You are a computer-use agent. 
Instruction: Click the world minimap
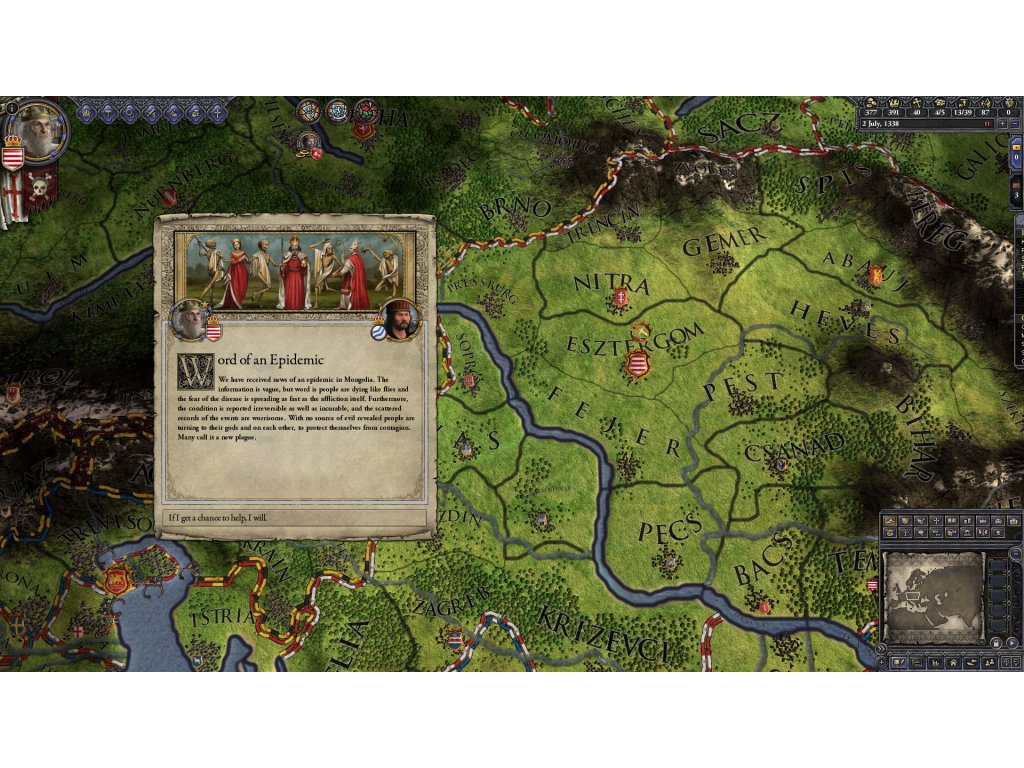click(934, 596)
